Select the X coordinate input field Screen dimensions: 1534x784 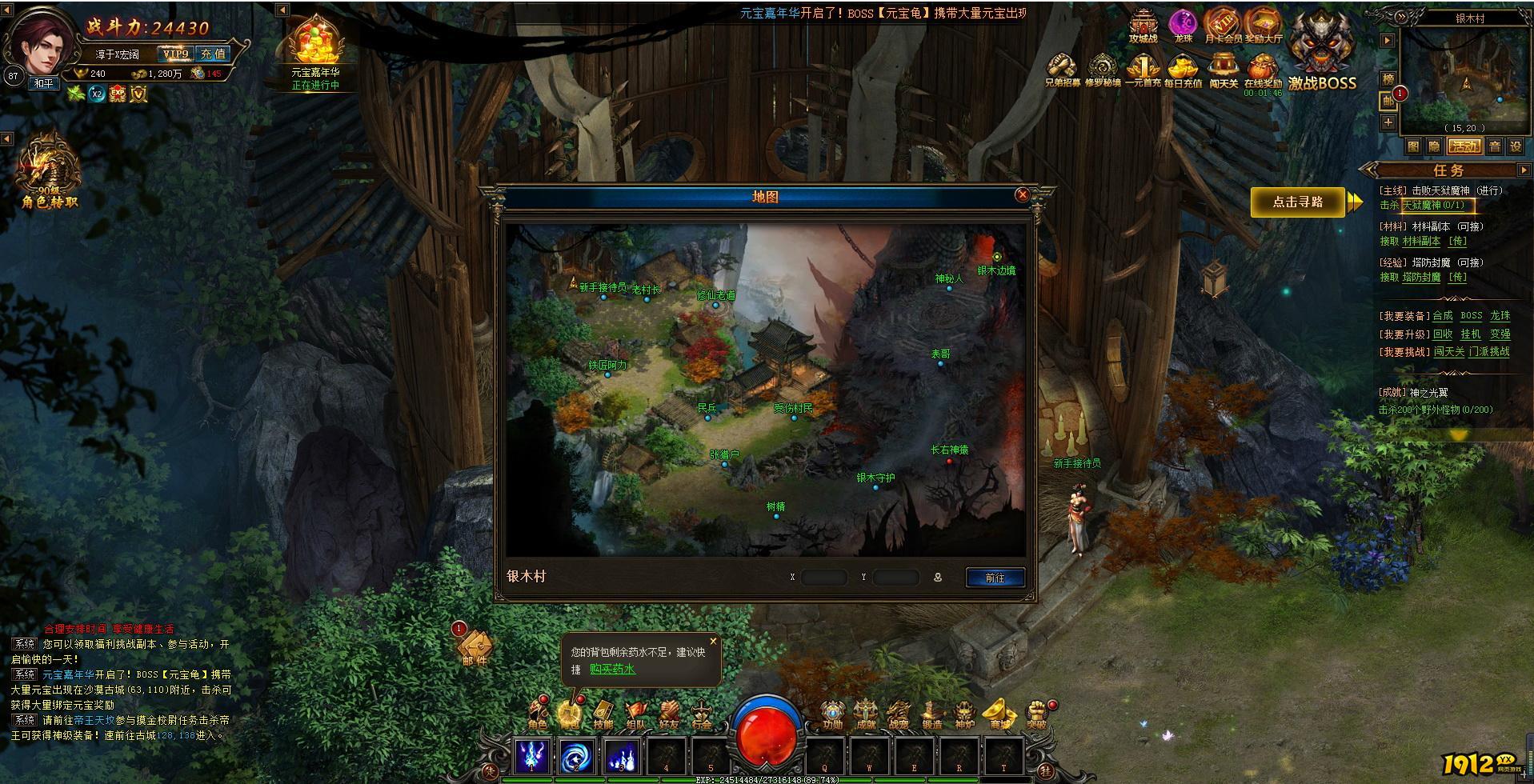point(823,577)
